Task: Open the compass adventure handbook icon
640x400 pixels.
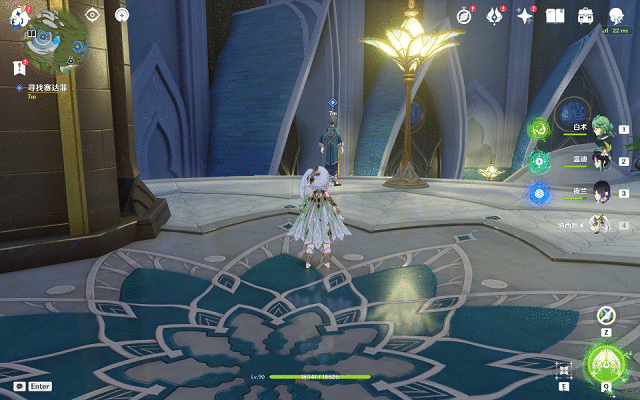Action: pos(464,16)
